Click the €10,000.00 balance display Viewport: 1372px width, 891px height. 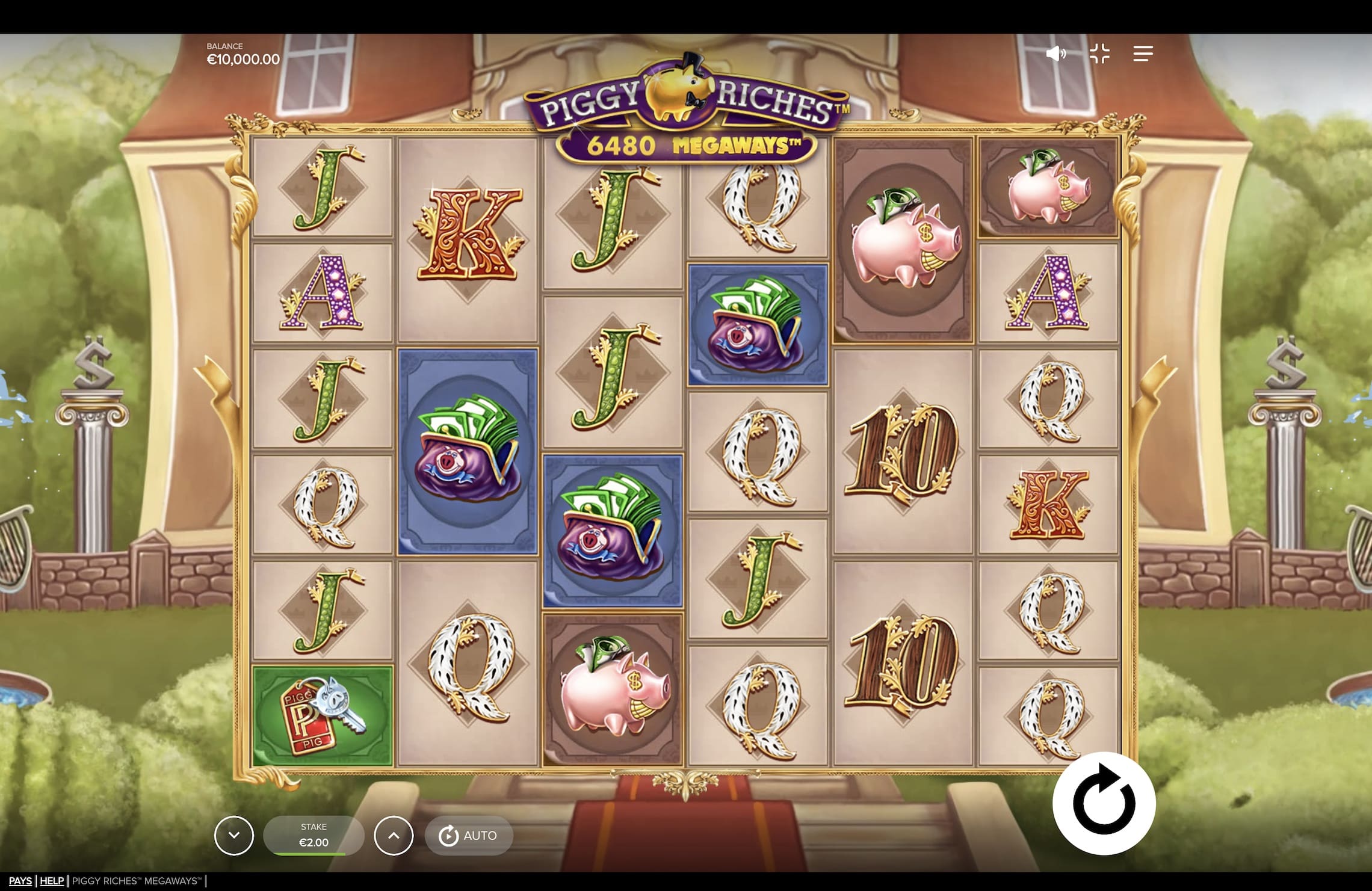(x=241, y=59)
